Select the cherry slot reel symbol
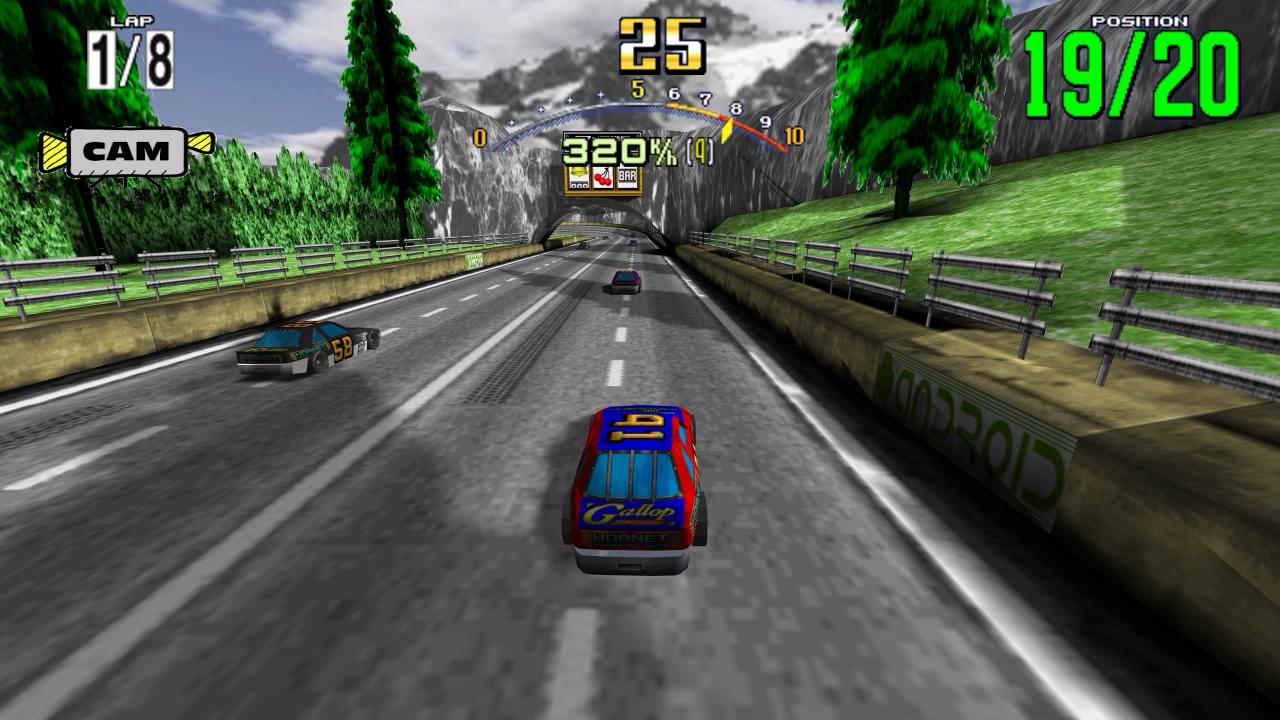This screenshot has height=720, width=1280. tap(602, 178)
